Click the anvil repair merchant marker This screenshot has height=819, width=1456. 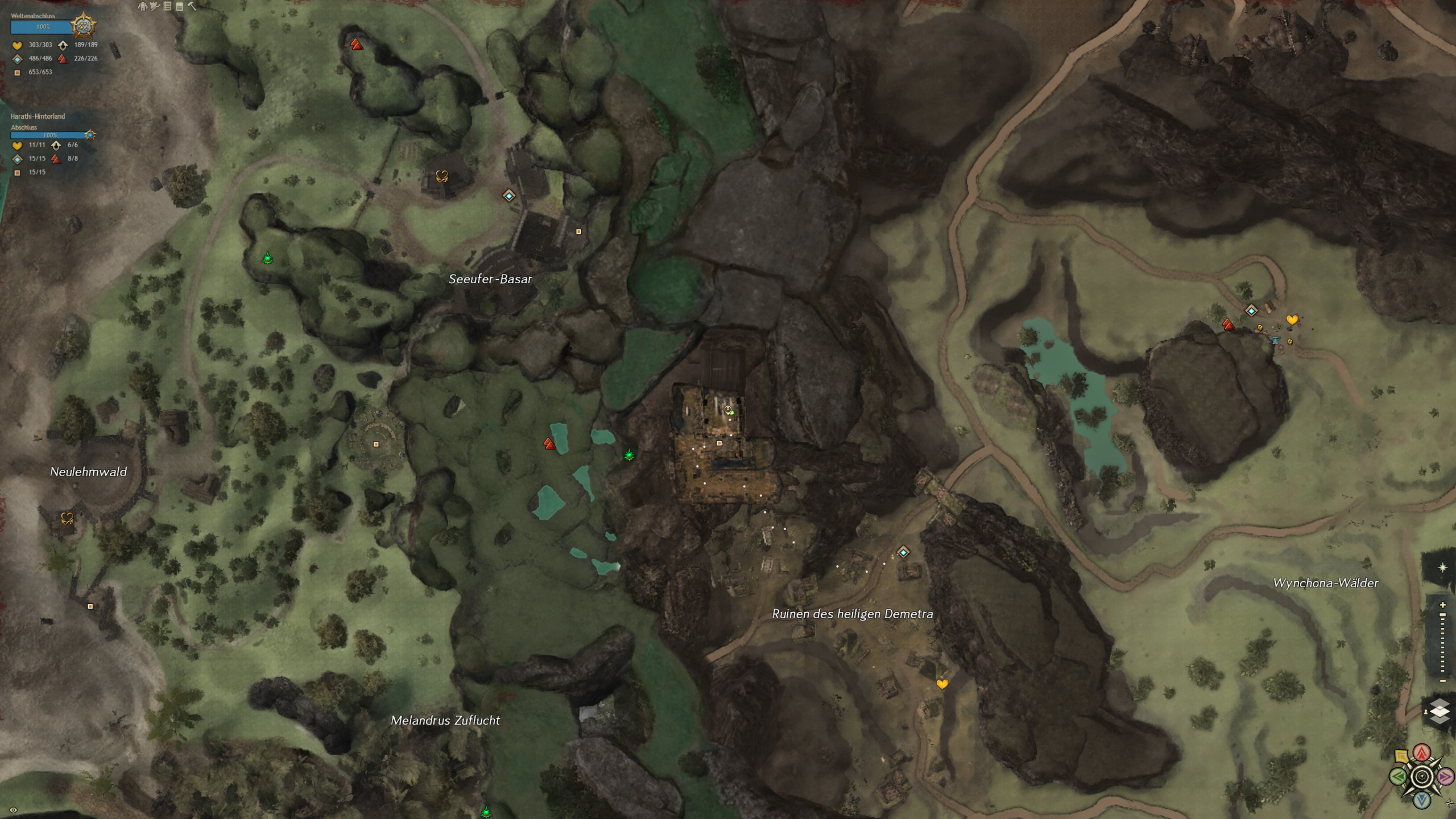pyautogui.click(x=1274, y=340)
